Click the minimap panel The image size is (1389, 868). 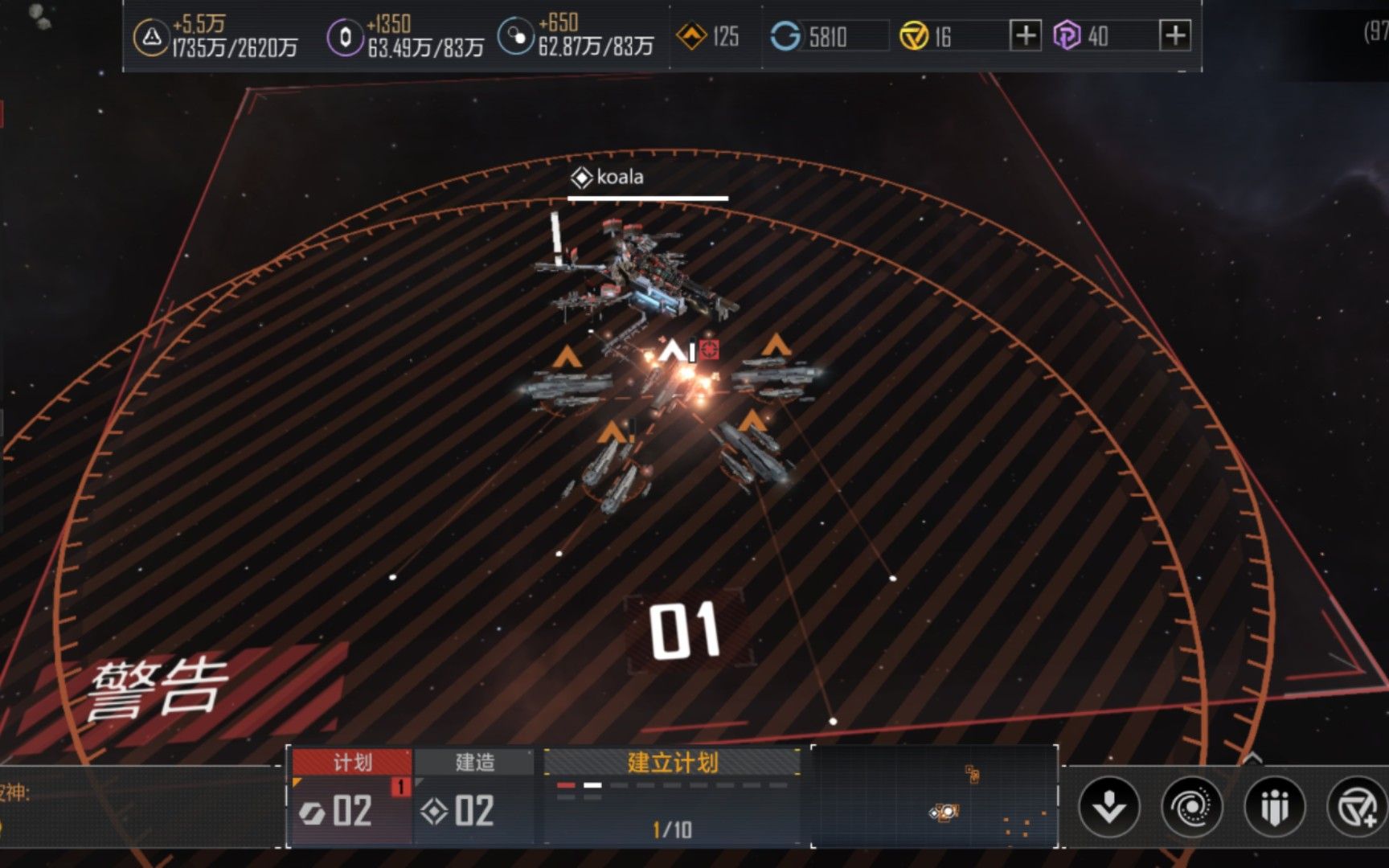click(934, 796)
